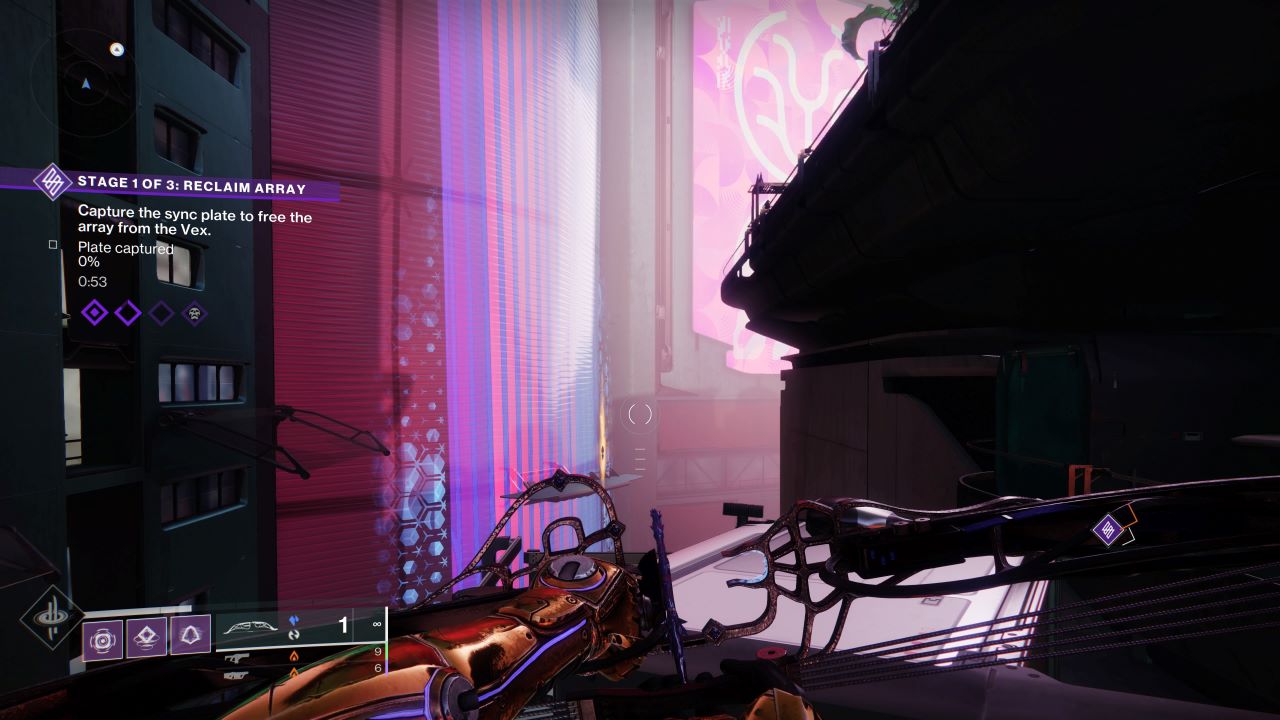1280x720 pixels.
Task: Click the blue special ammo icon
Action: (293, 619)
